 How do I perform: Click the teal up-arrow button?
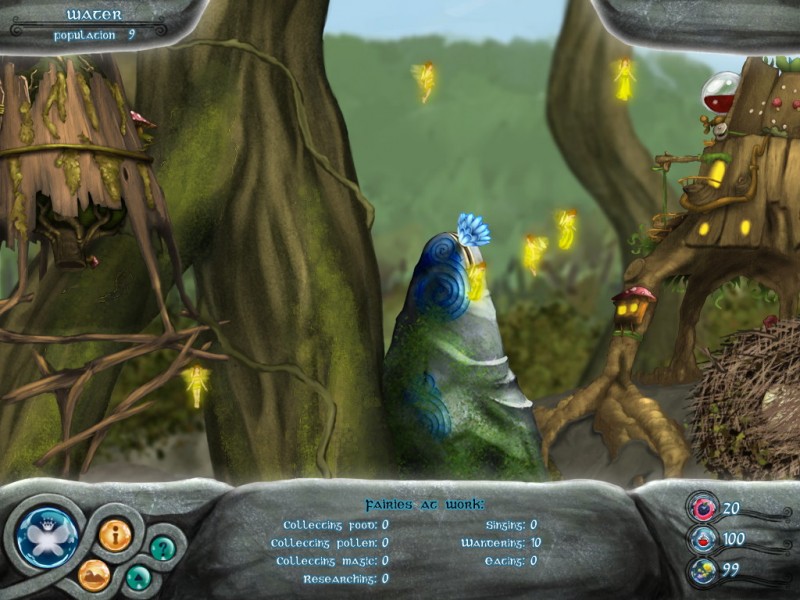coord(138,577)
